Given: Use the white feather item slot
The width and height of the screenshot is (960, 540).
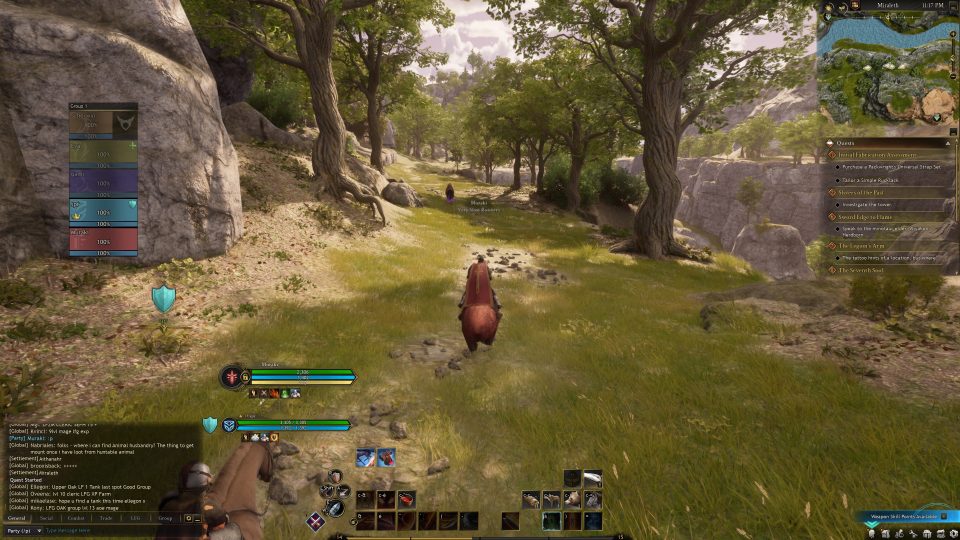Looking at the screenshot, I should [593, 478].
